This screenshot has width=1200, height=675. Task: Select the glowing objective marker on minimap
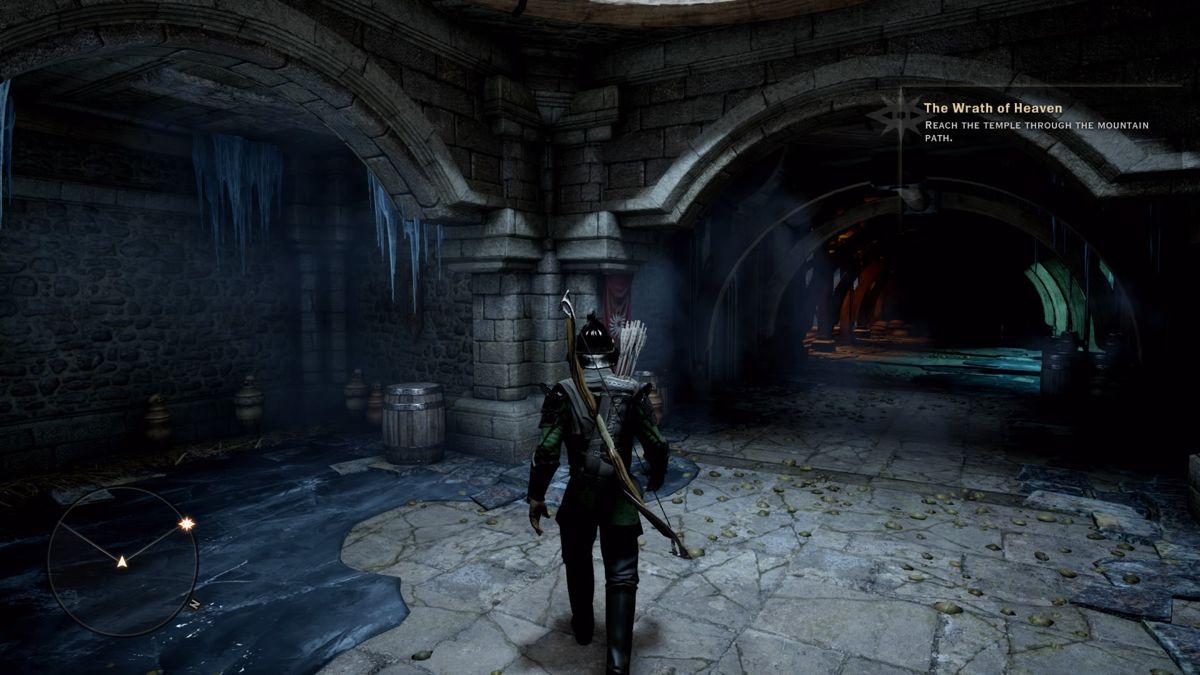pos(186,524)
